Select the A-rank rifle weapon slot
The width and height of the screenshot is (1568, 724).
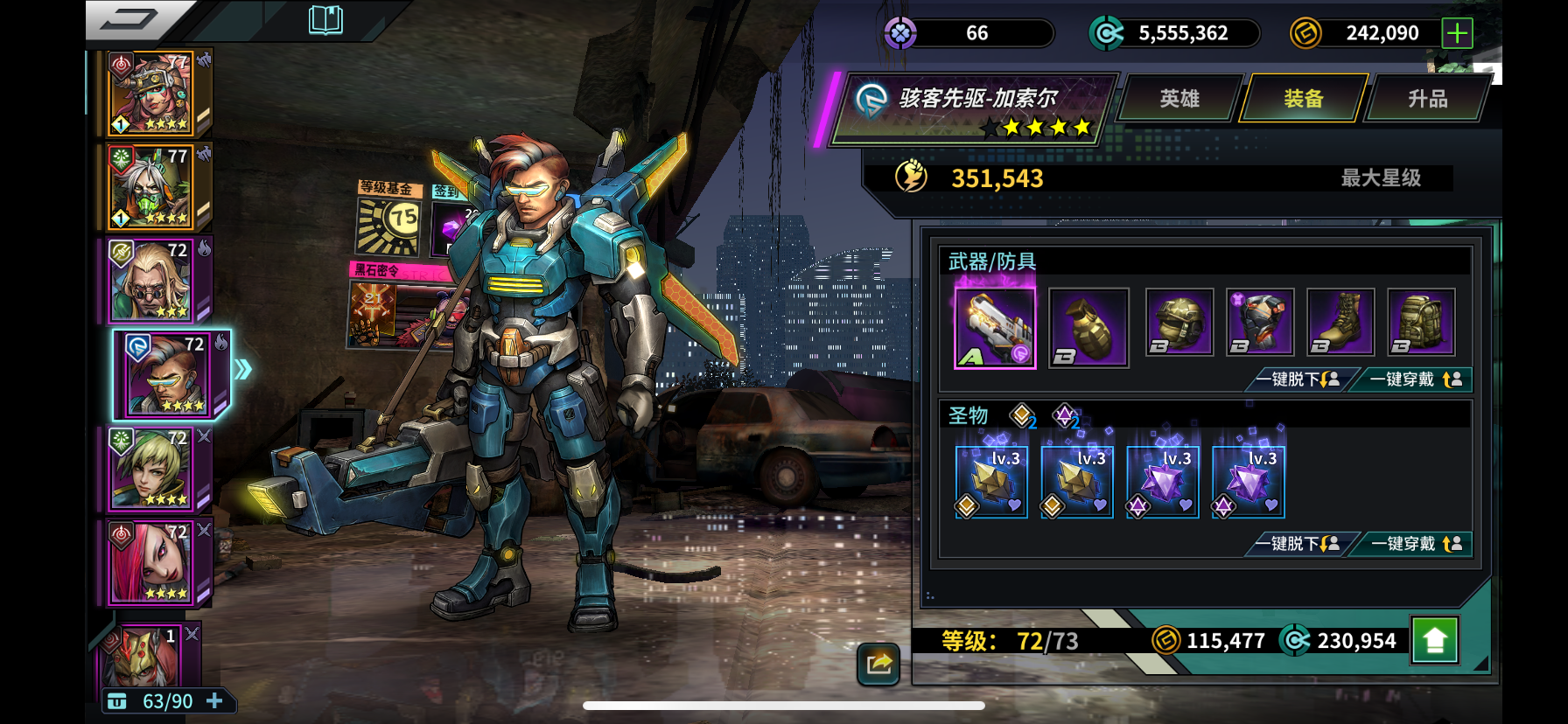coord(995,327)
